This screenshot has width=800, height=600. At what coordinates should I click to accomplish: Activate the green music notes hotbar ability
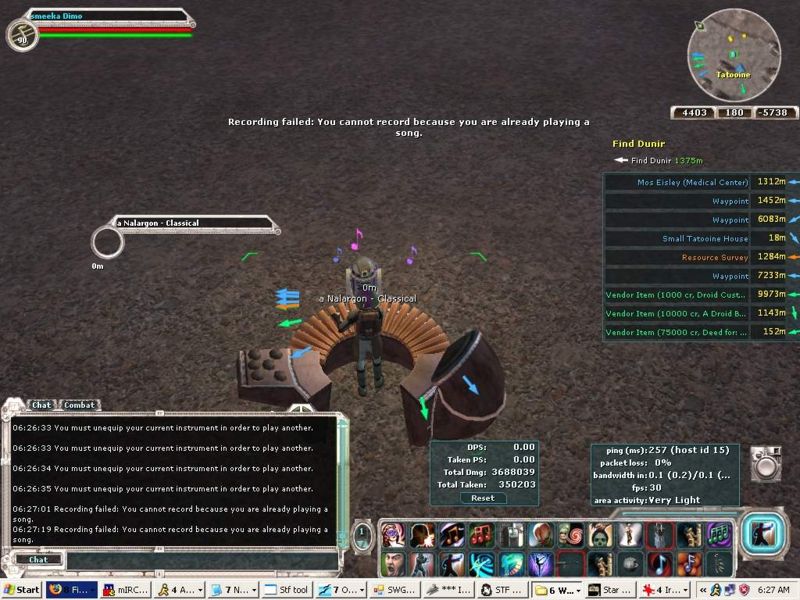(x=717, y=535)
